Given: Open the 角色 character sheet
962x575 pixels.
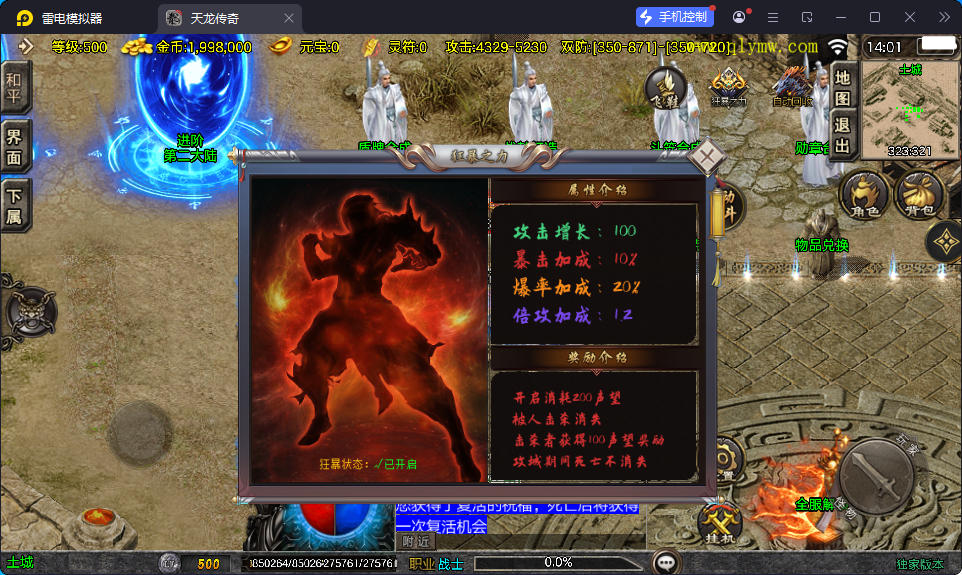Looking at the screenshot, I should click(862, 193).
